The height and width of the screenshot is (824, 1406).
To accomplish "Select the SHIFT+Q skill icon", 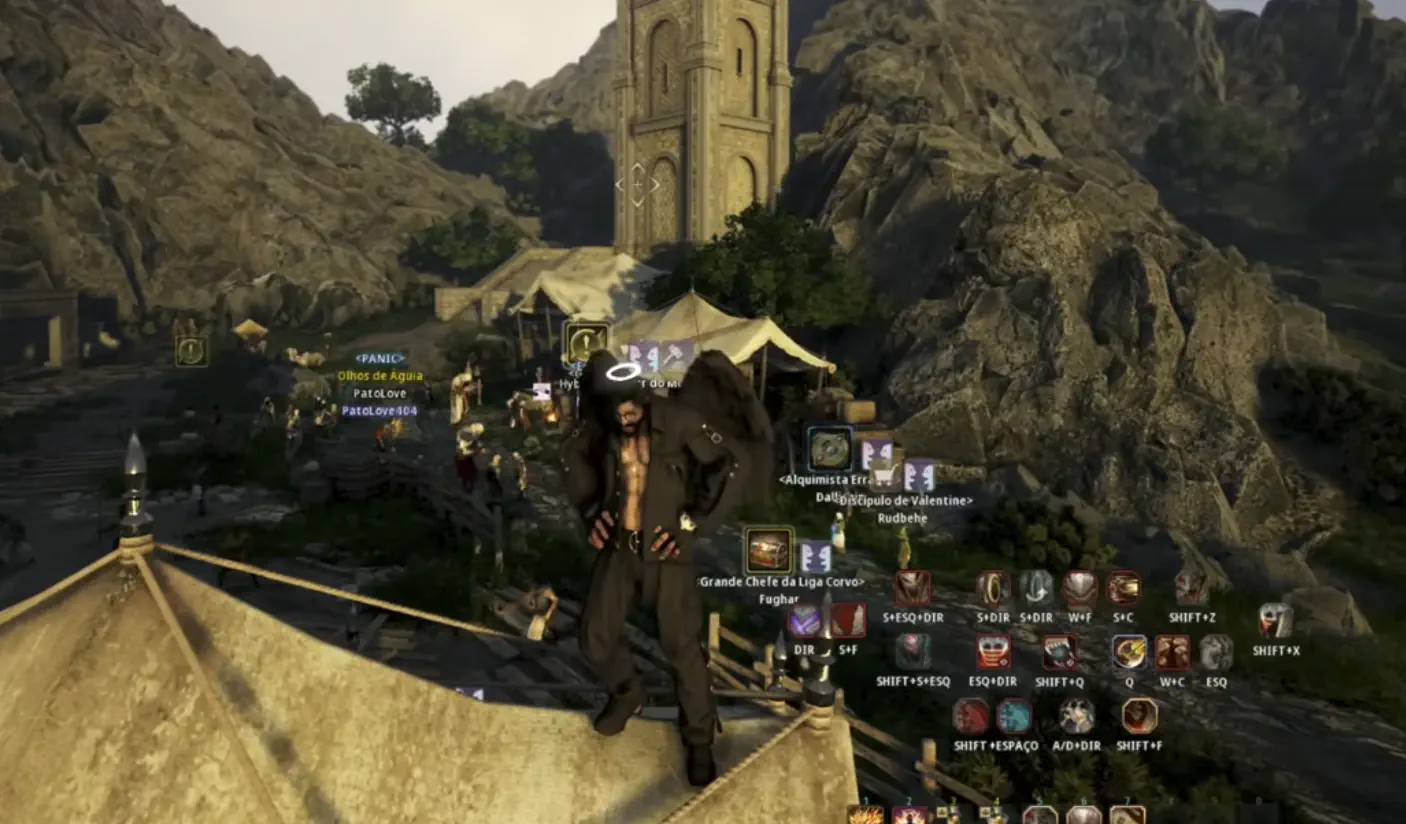I will 1059,654.
